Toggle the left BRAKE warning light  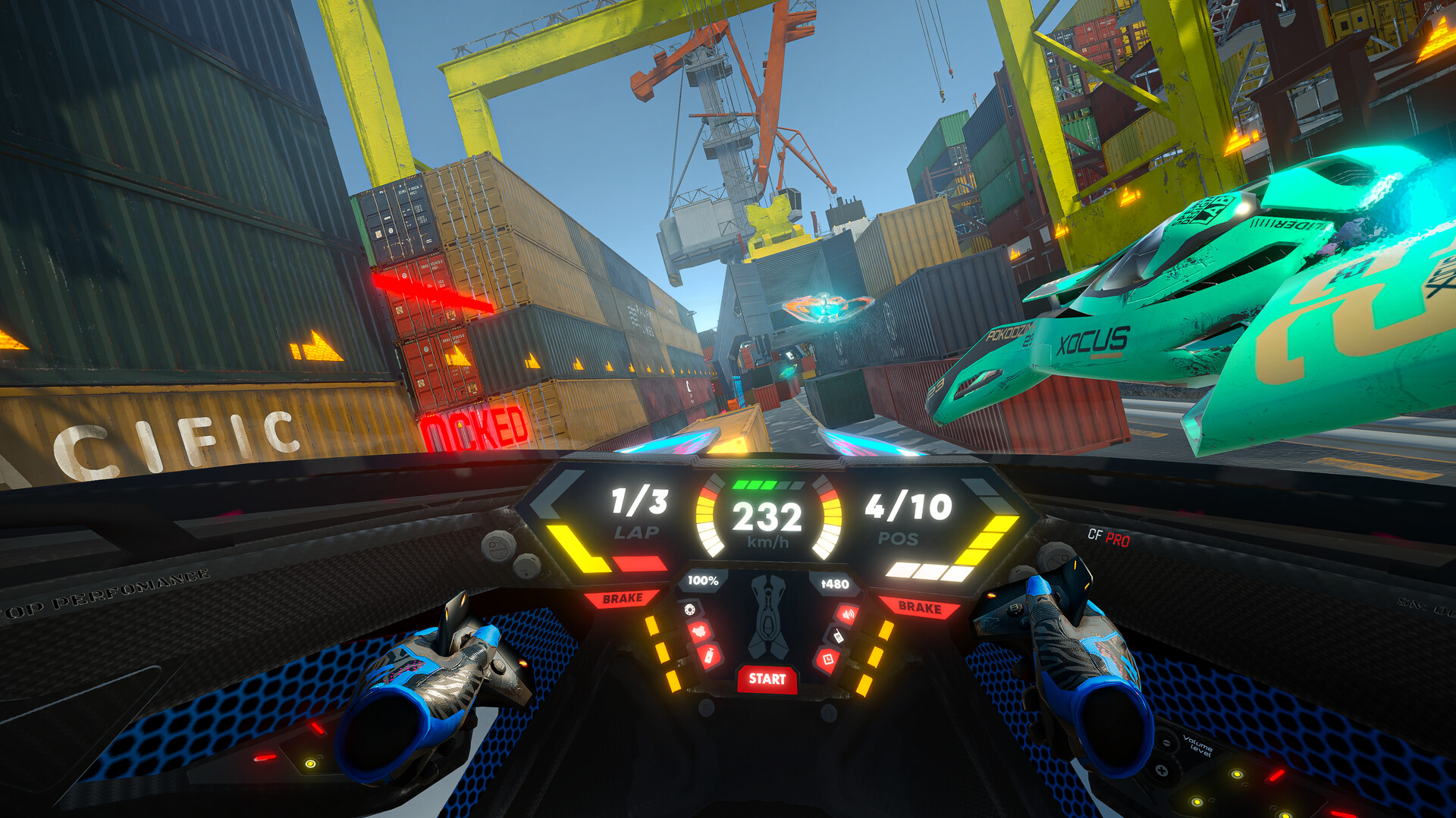click(x=621, y=600)
